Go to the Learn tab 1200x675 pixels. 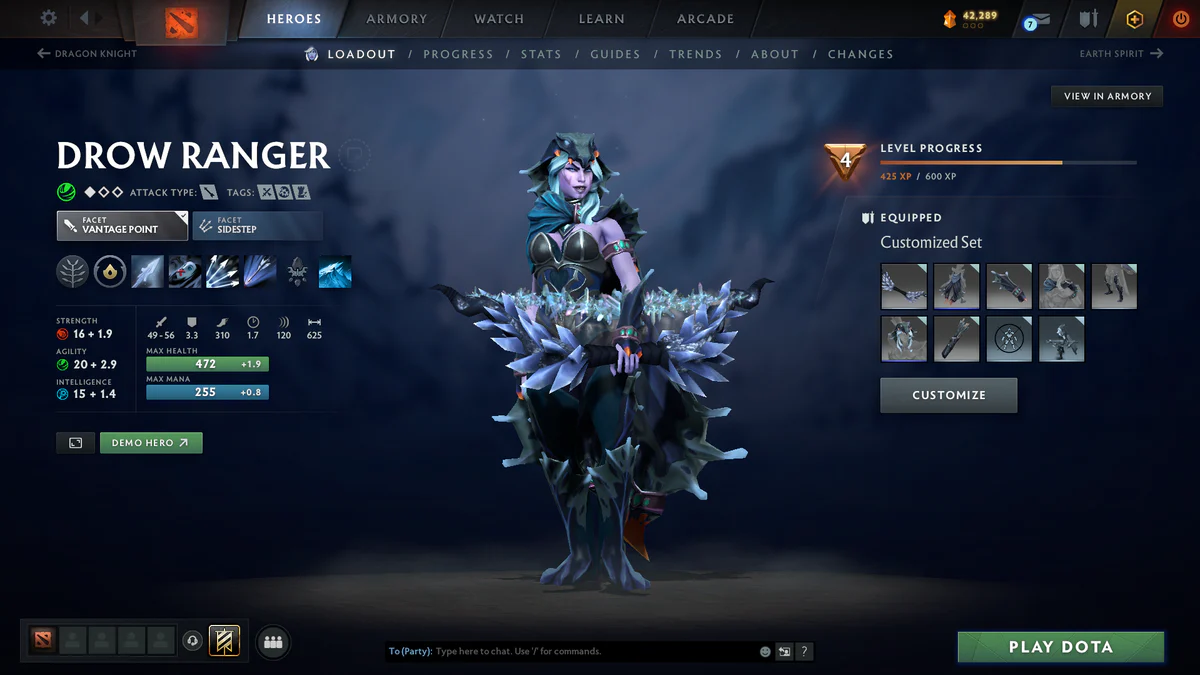(601, 19)
